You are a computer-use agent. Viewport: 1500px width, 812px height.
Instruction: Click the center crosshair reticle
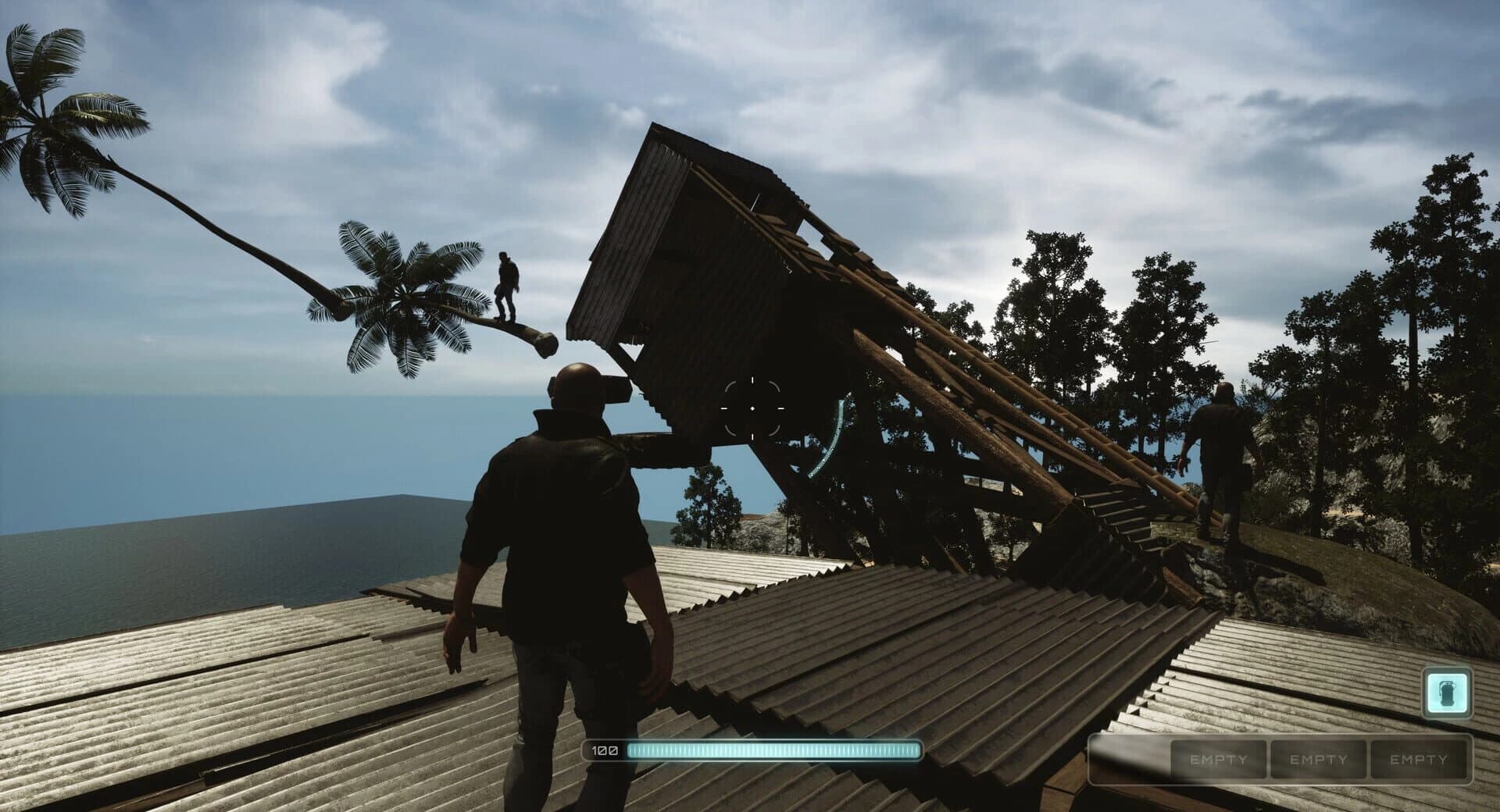point(752,407)
